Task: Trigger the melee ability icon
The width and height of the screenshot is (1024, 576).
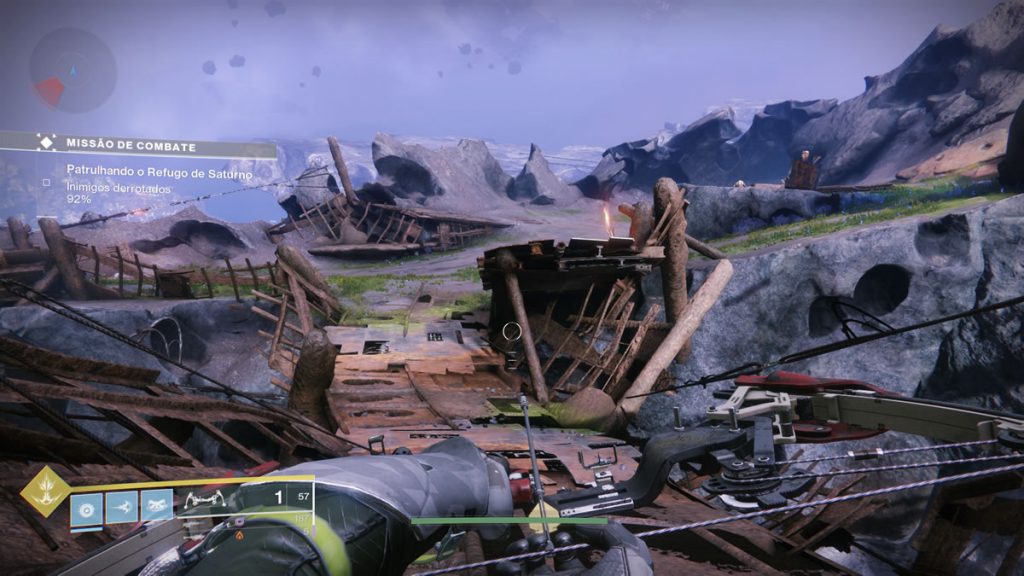Action: (122, 506)
